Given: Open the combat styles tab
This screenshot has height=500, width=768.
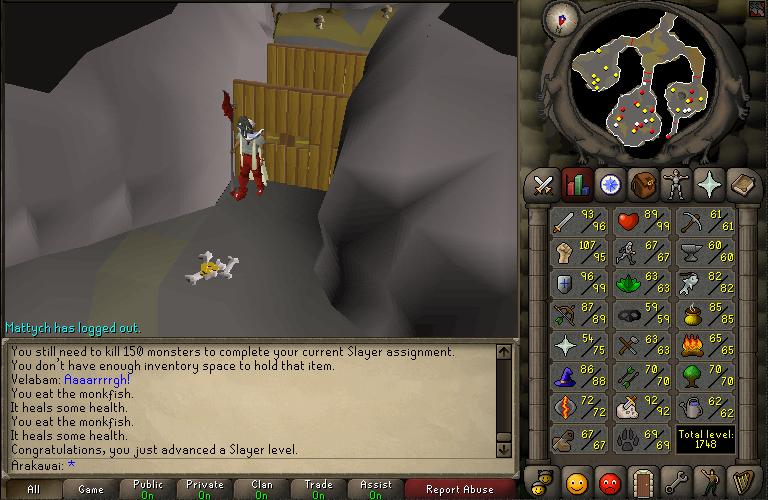Looking at the screenshot, I should click(x=544, y=184).
